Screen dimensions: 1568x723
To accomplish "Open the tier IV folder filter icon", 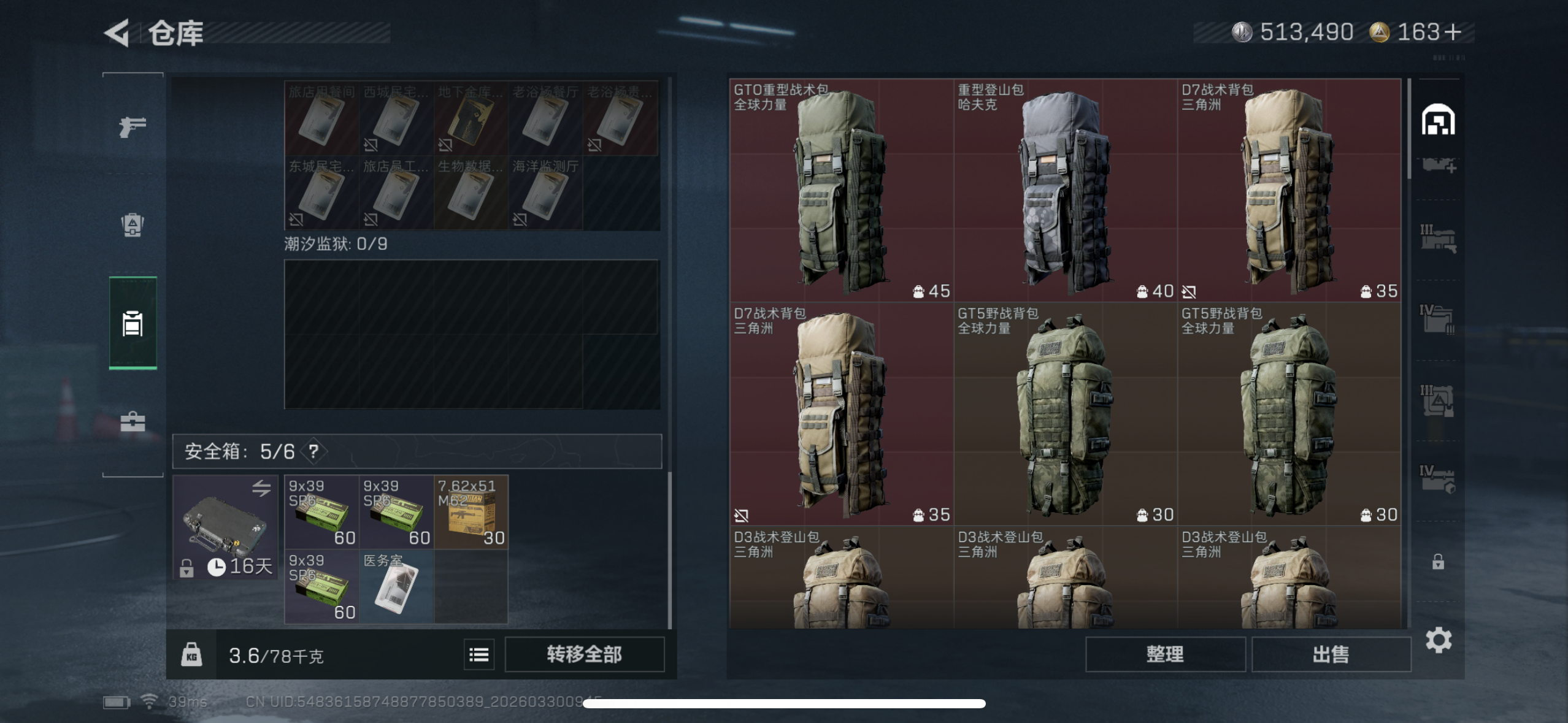I will coord(1439,316).
